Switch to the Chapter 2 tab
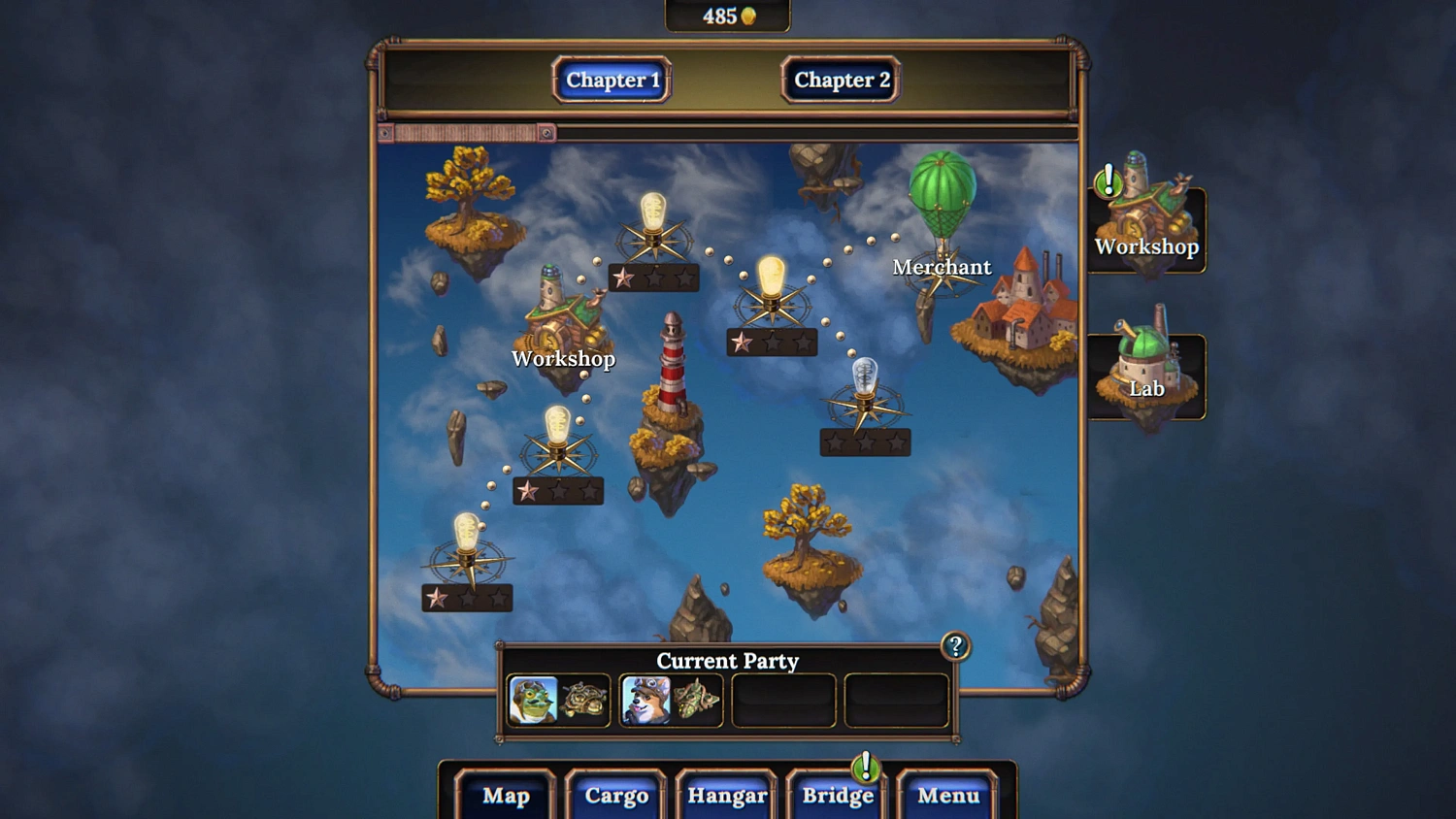The height and width of the screenshot is (819, 1456). [x=839, y=81]
